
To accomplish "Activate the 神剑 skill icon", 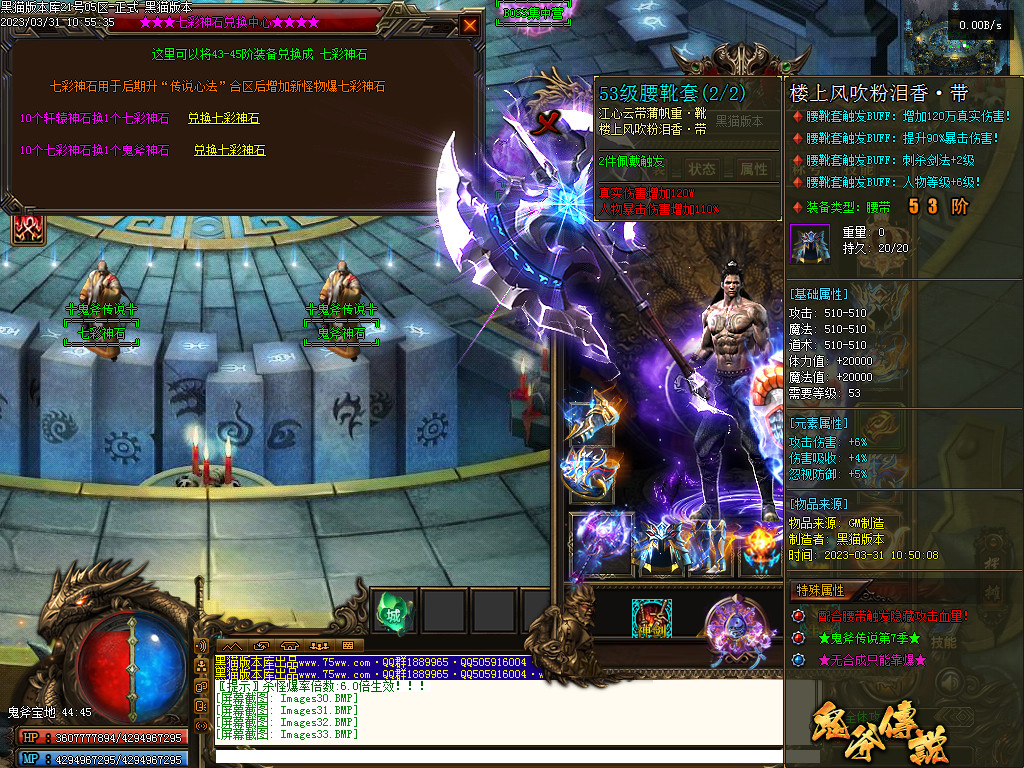I will (651, 619).
